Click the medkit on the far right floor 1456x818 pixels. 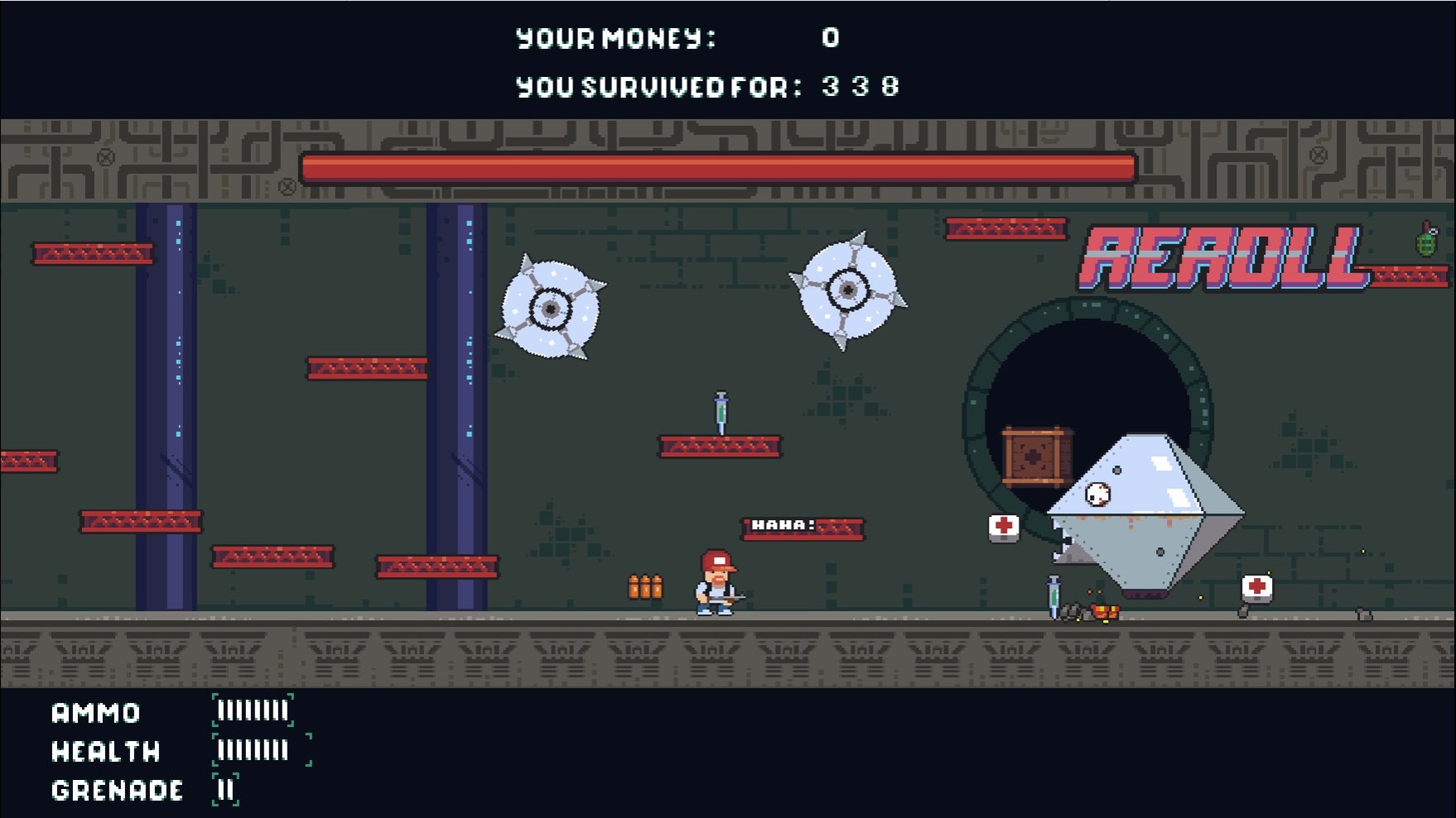point(1256,588)
